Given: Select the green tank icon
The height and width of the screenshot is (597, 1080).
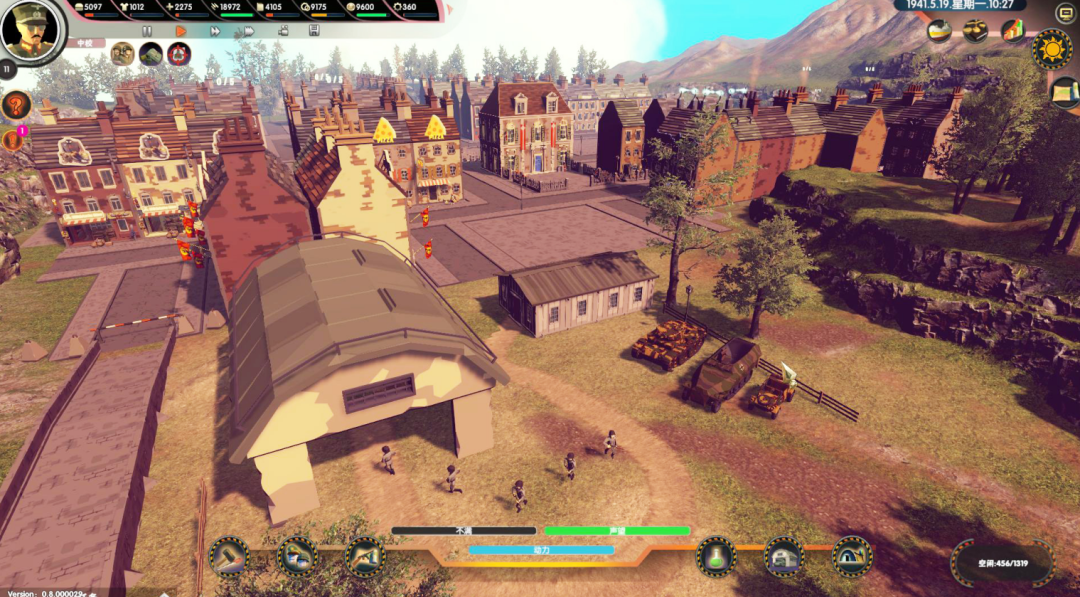Looking at the screenshot, I should (x=151, y=54).
